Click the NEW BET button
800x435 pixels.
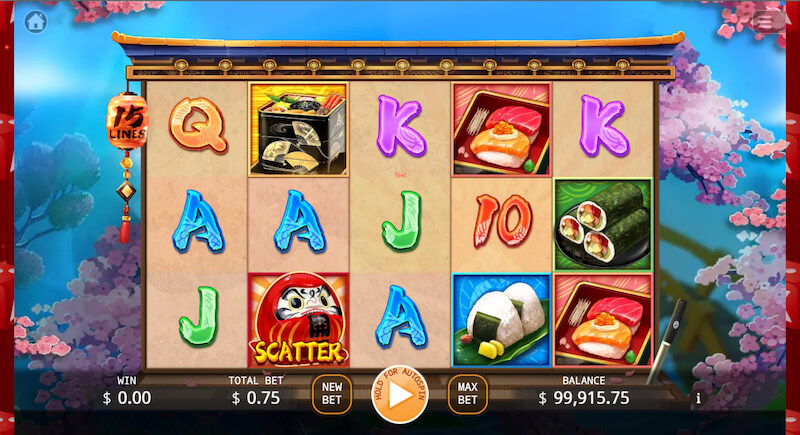[x=331, y=394]
